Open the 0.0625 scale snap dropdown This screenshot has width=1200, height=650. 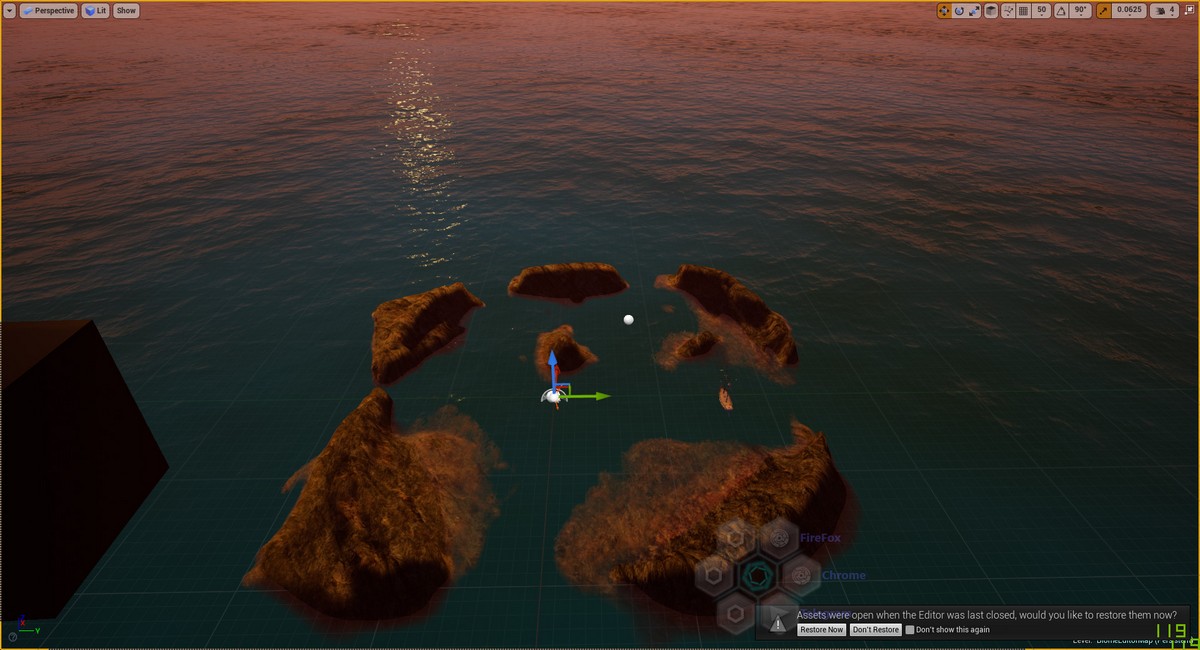click(x=1129, y=10)
